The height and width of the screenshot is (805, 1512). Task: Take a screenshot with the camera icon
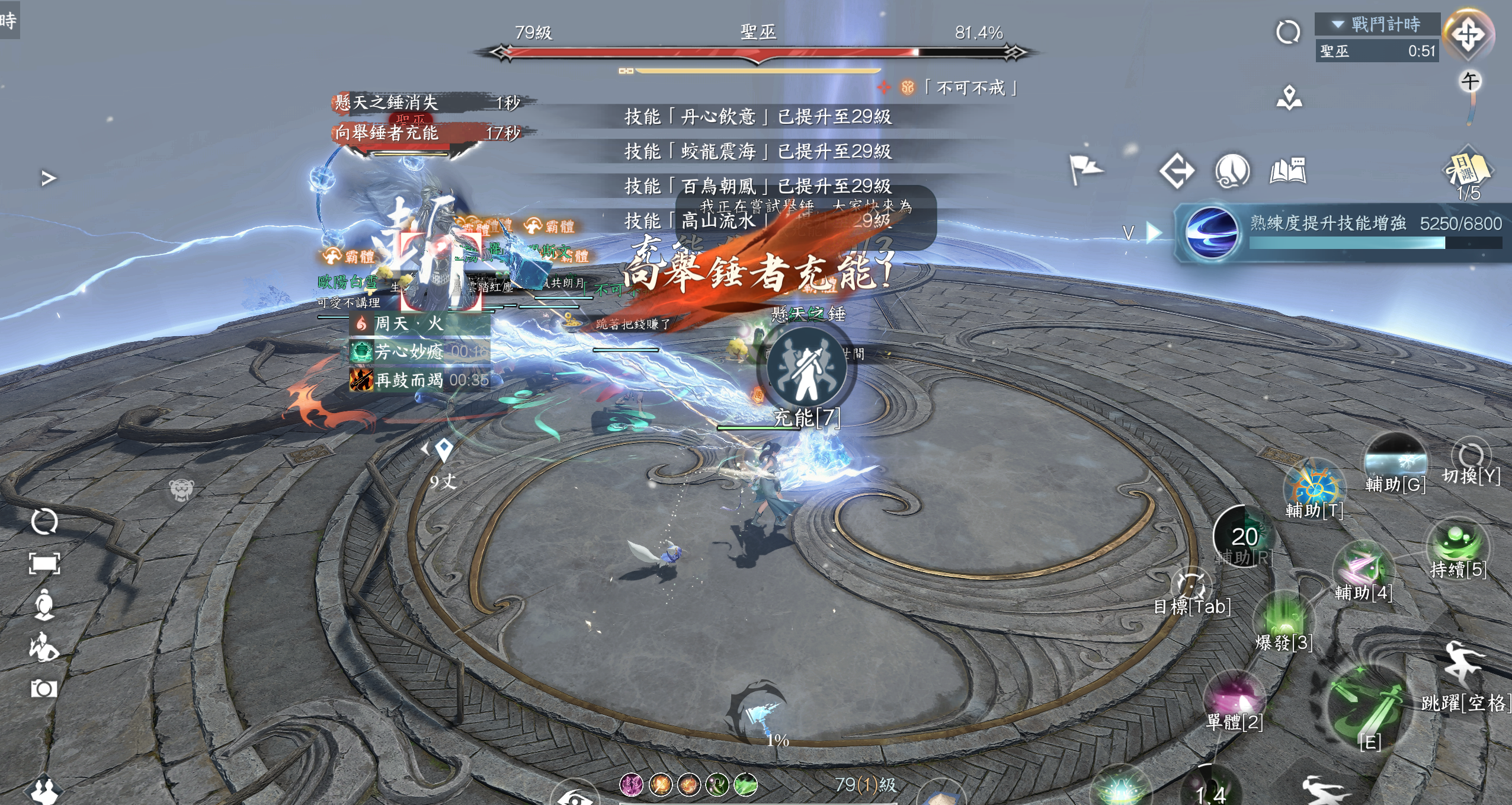point(44,689)
